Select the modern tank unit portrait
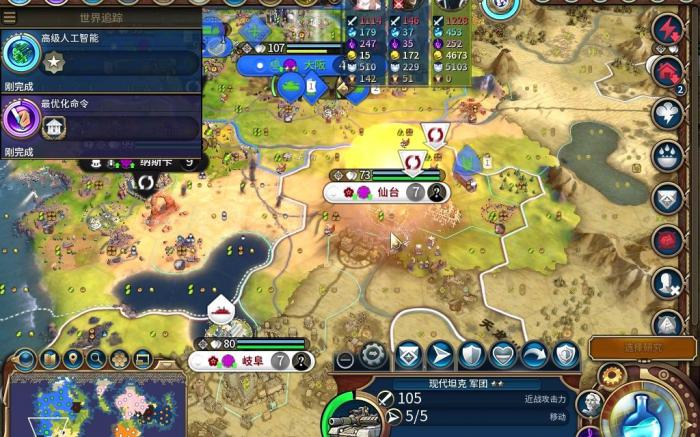The height and width of the screenshot is (437, 700). (x=352, y=417)
